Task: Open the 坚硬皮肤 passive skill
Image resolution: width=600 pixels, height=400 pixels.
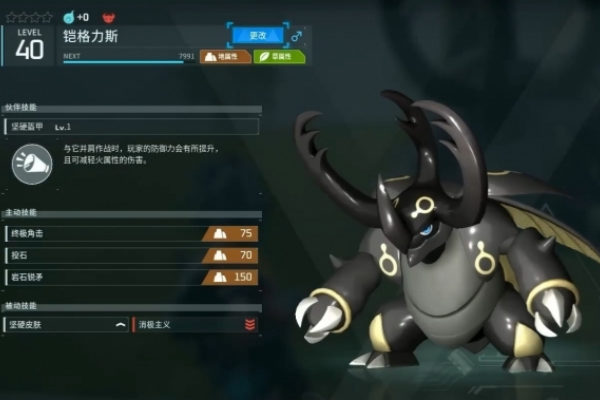Action: click(67, 324)
